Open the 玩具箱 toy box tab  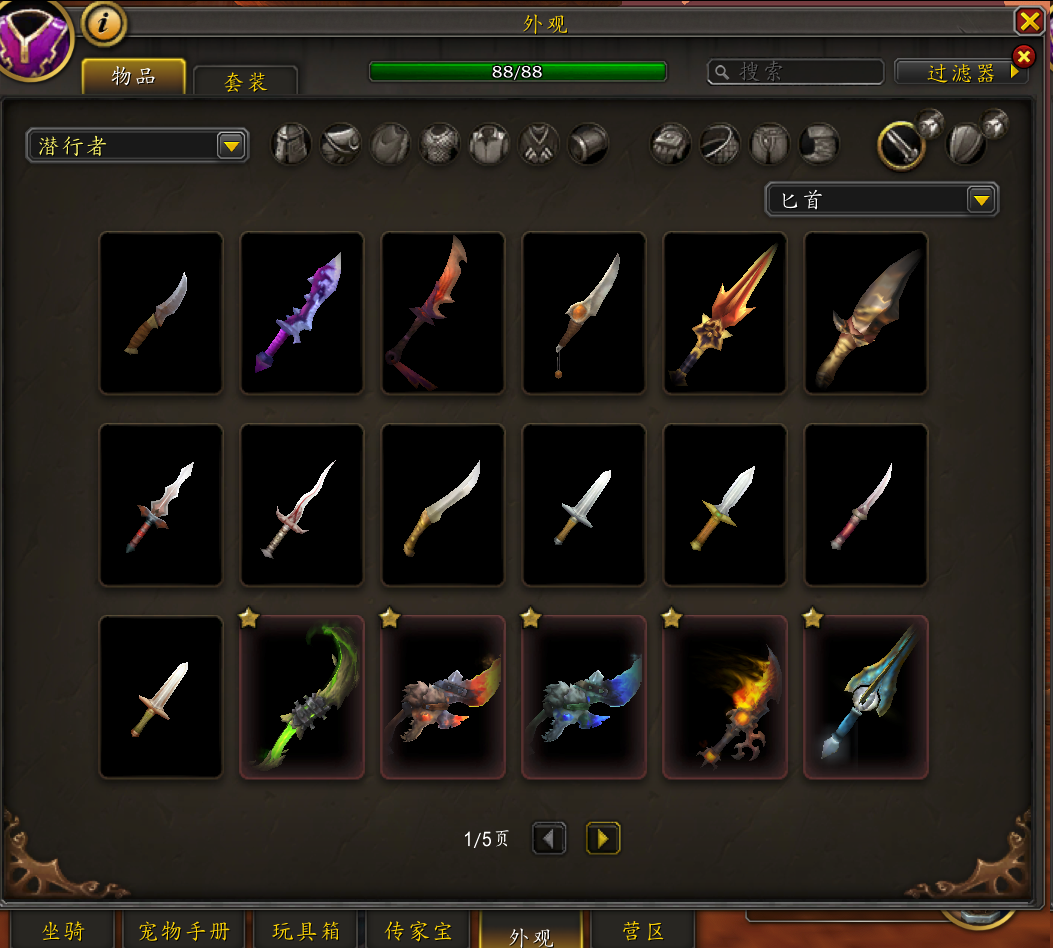[x=306, y=931]
